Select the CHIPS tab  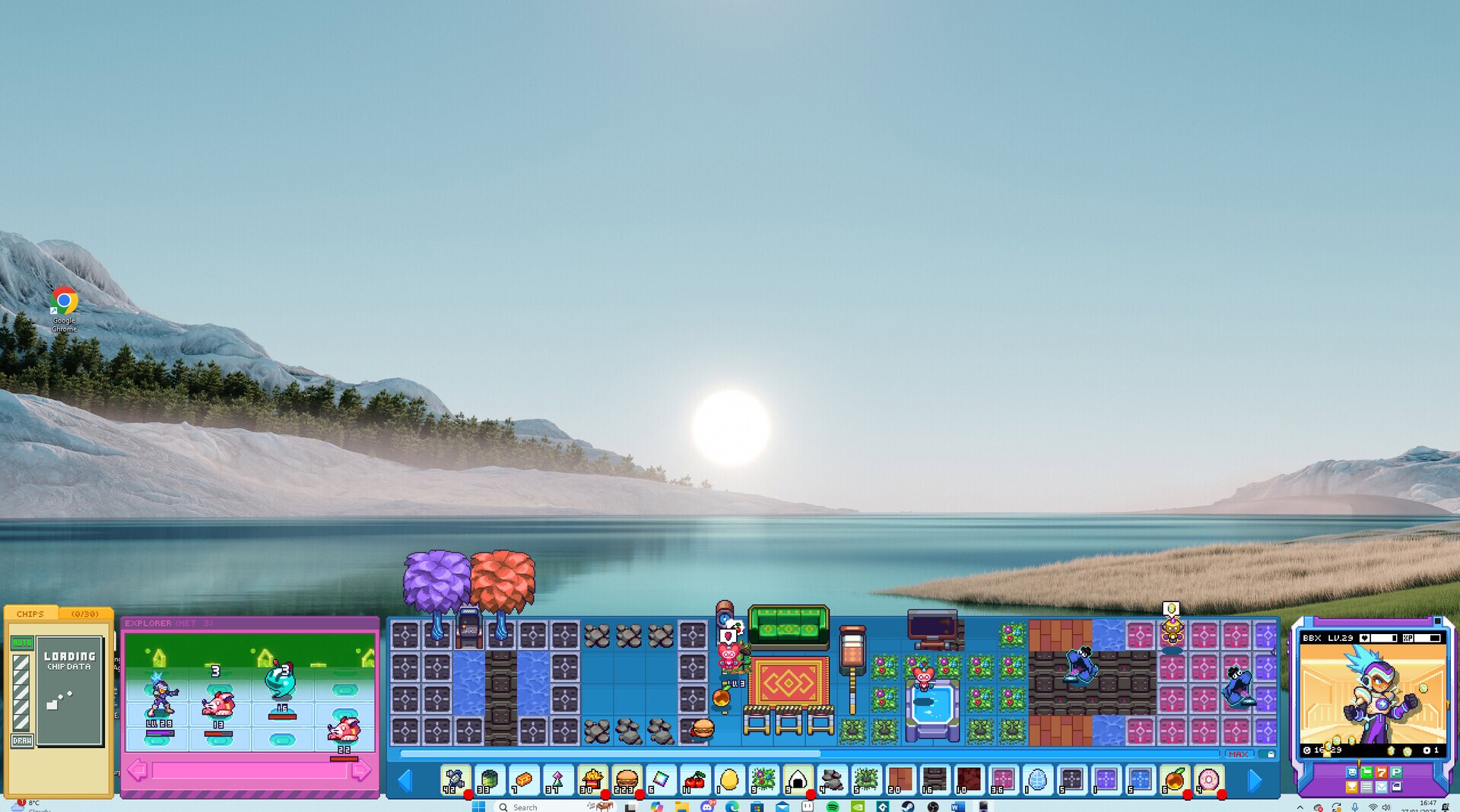(31, 613)
